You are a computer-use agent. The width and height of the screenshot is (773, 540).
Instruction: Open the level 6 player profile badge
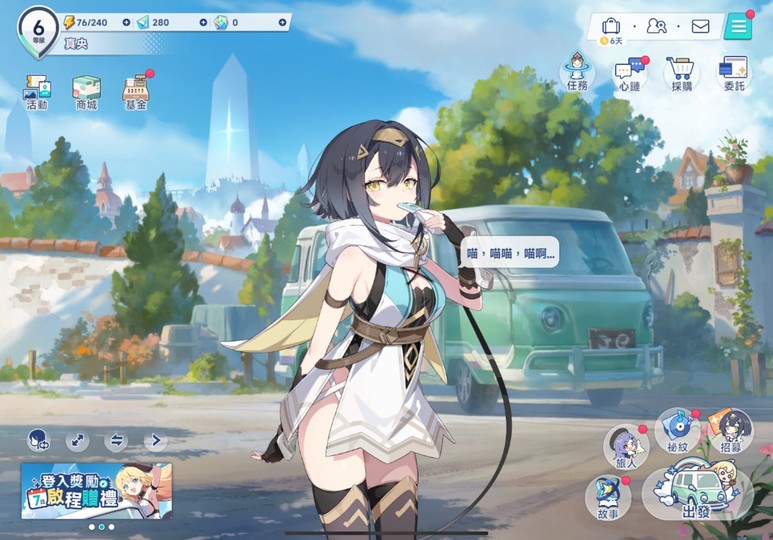pyautogui.click(x=38, y=28)
